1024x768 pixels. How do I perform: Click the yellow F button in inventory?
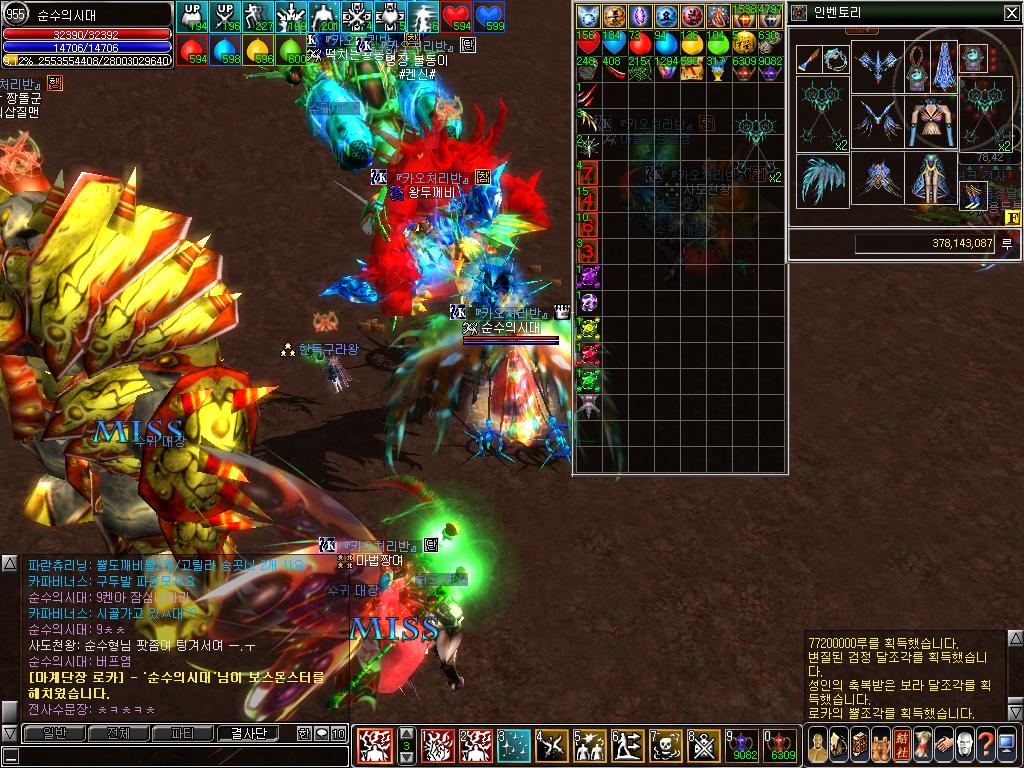coord(1011,217)
